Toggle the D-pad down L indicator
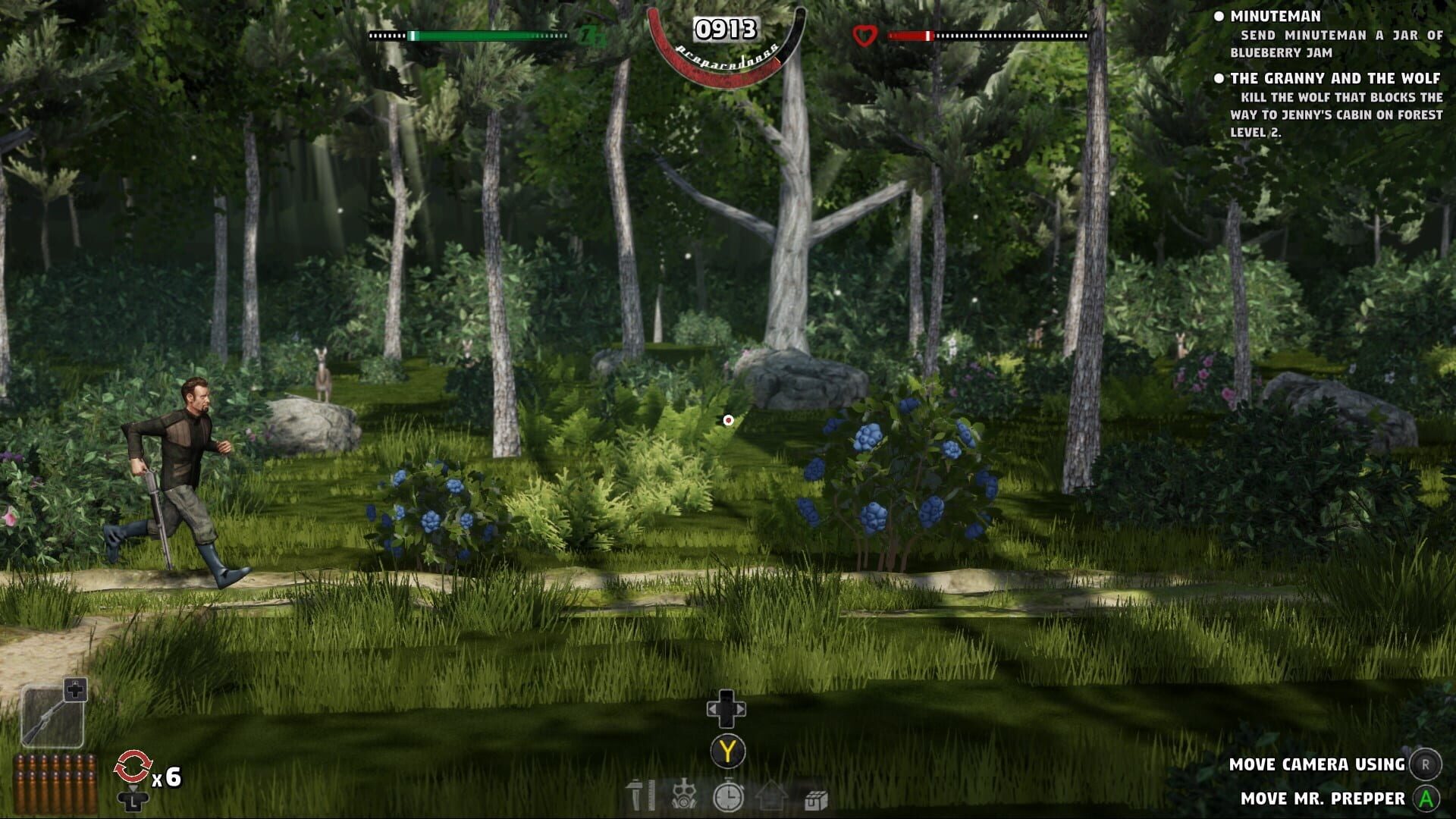 133,800
